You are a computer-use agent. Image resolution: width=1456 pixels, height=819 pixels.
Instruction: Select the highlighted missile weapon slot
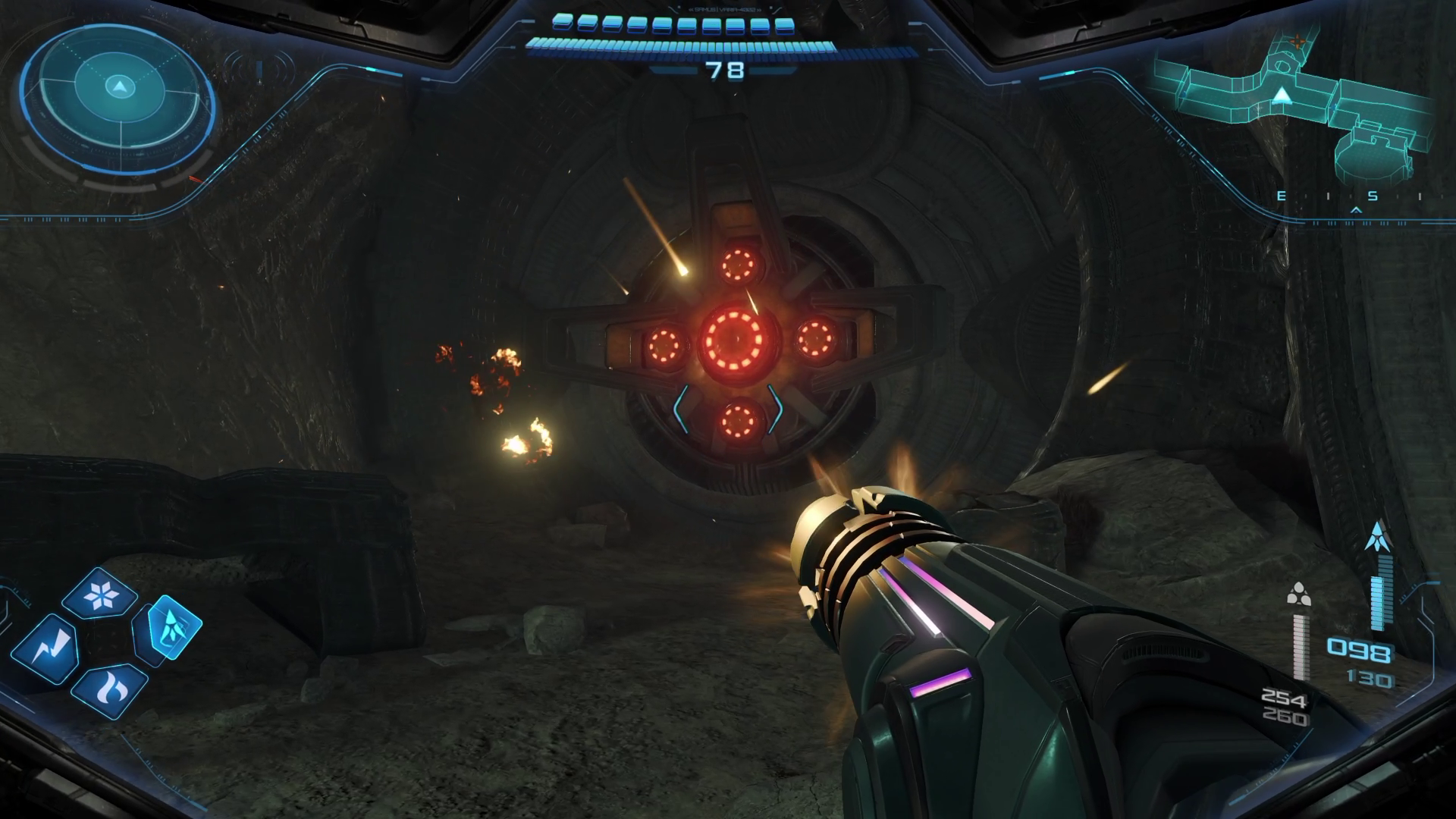pos(173,629)
